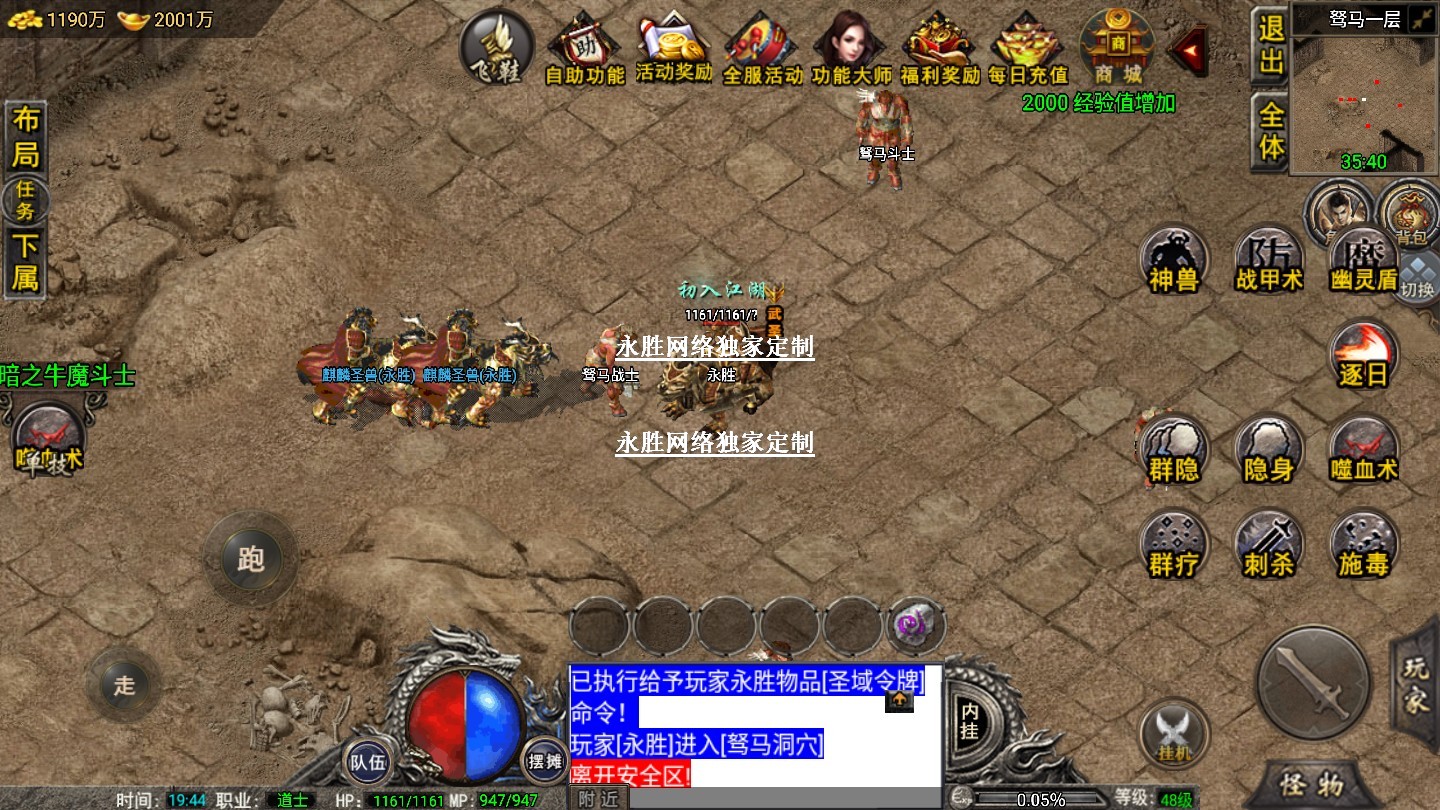Open the 队伍 team panel
1440x810 pixels.
367,762
